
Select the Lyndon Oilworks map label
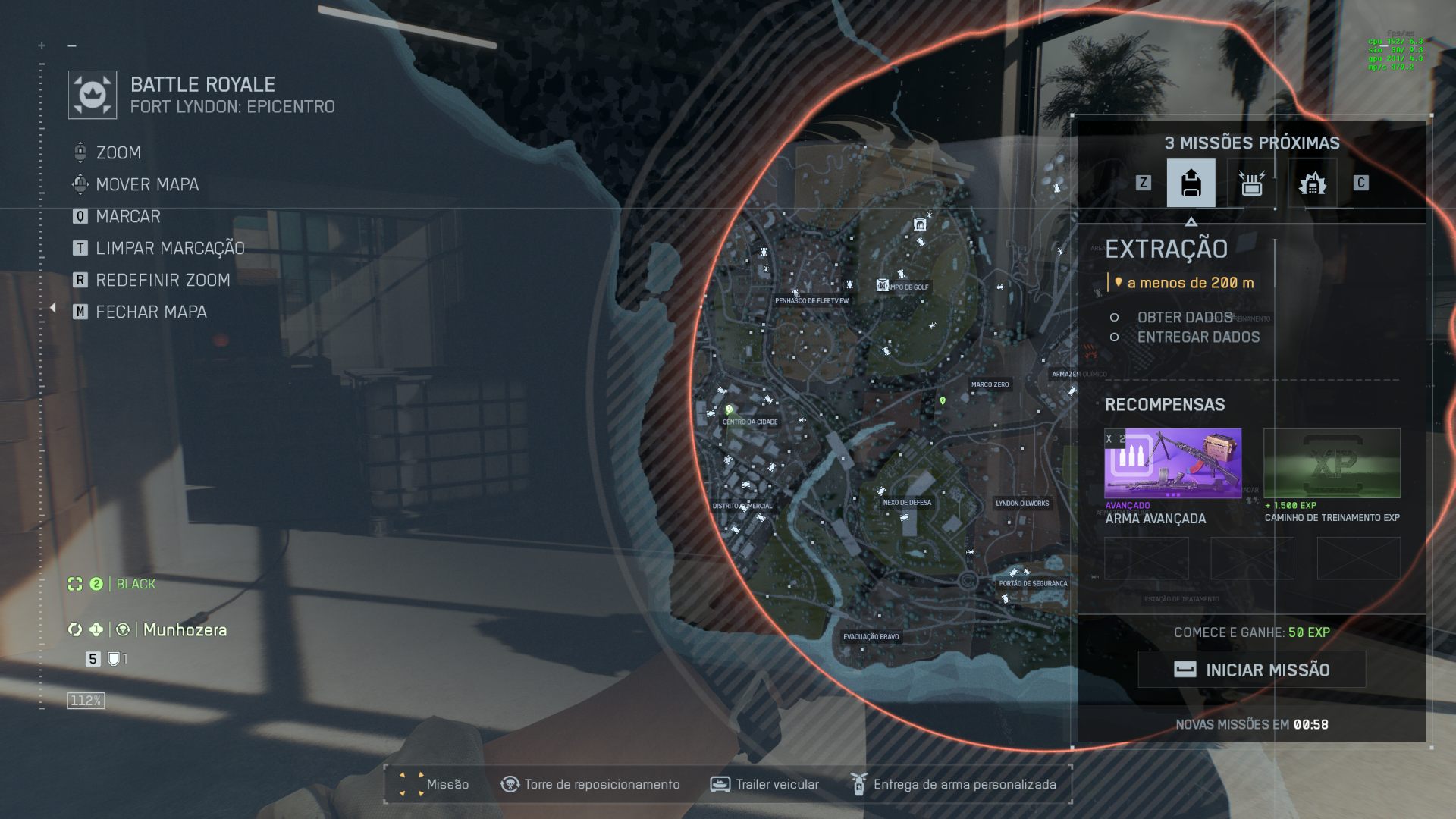pyautogui.click(x=1022, y=503)
